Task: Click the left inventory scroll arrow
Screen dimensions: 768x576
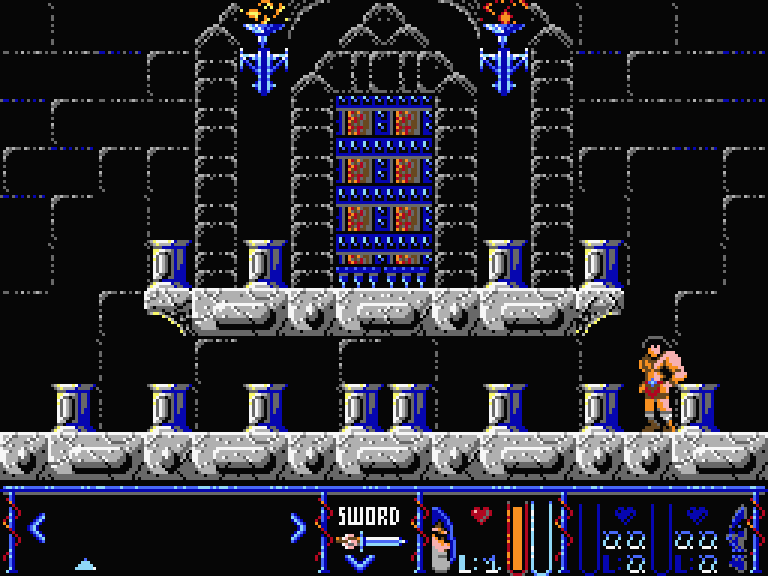Action: tap(37, 527)
